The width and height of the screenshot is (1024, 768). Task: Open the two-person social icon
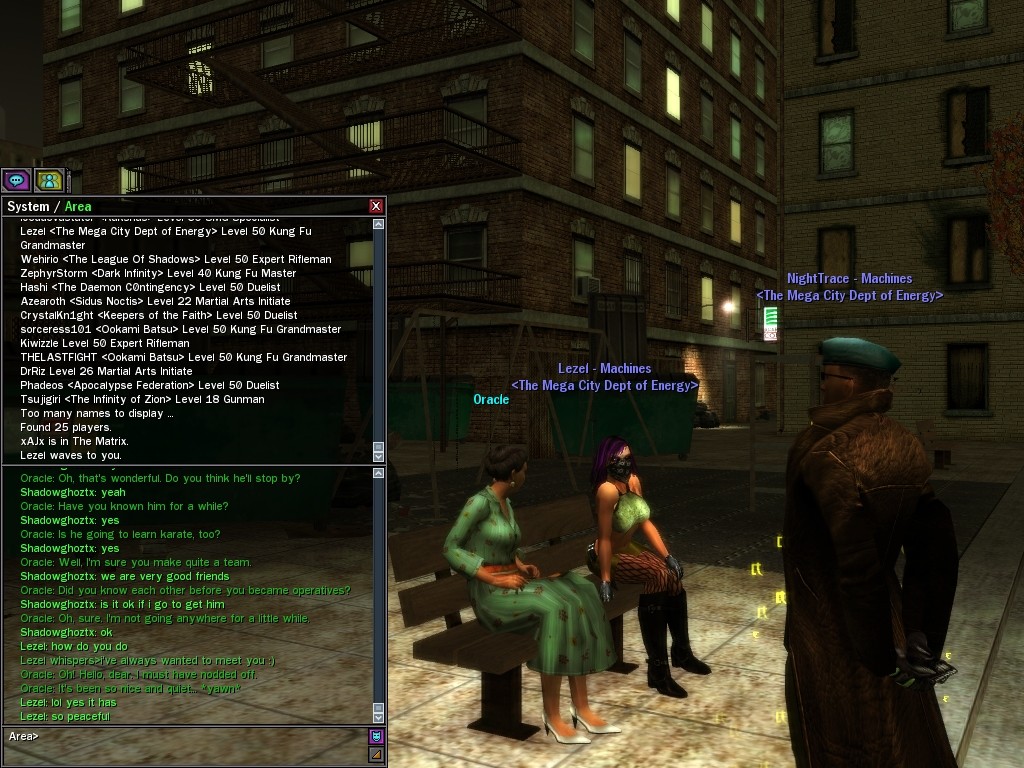pyautogui.click(x=49, y=180)
